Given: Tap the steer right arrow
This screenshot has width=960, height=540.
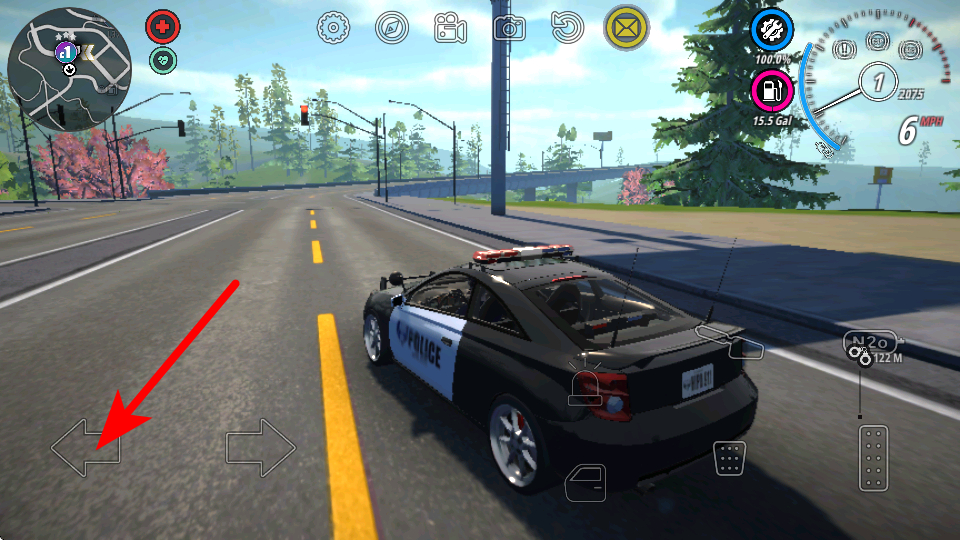Looking at the screenshot, I should (x=261, y=448).
